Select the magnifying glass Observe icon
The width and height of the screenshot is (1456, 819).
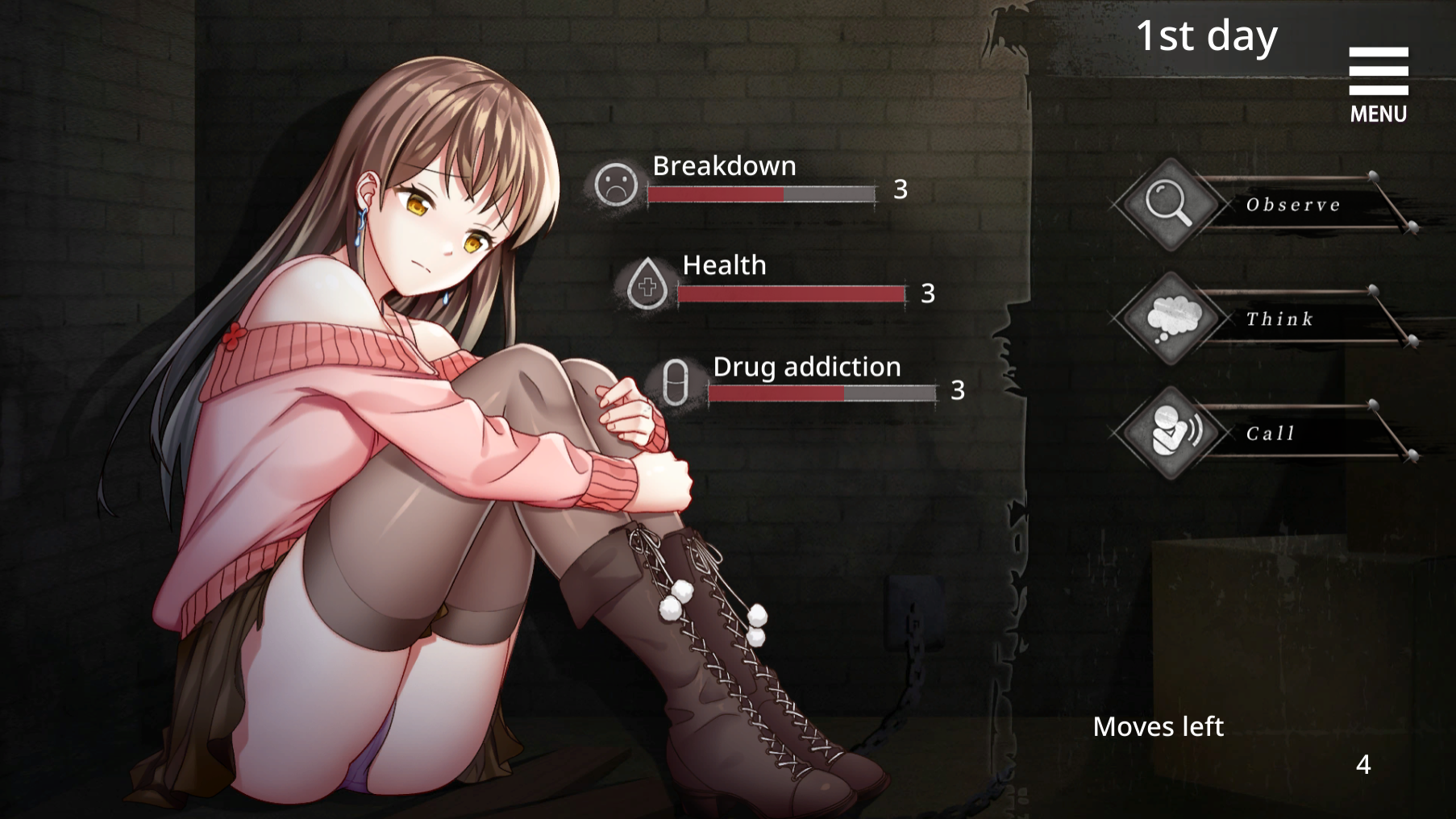1171,203
